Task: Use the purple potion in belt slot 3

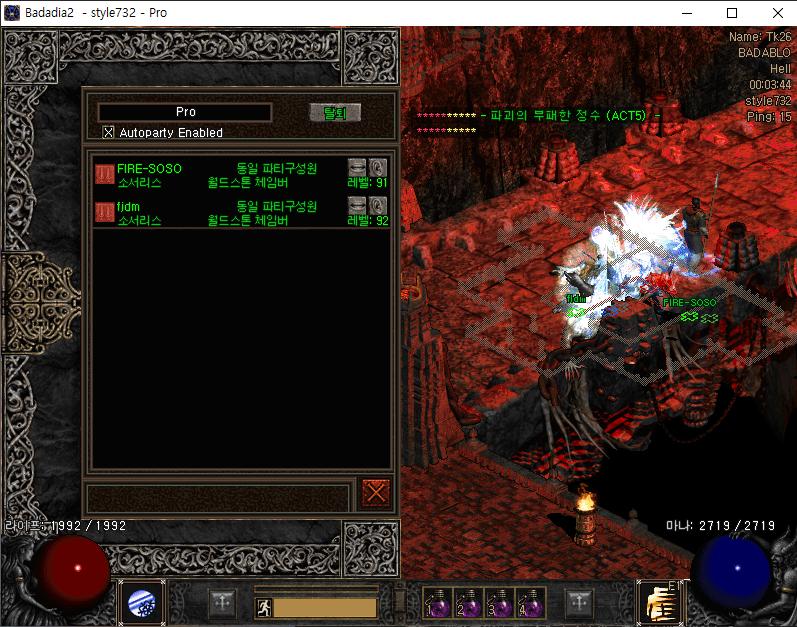Action: [x=499, y=603]
